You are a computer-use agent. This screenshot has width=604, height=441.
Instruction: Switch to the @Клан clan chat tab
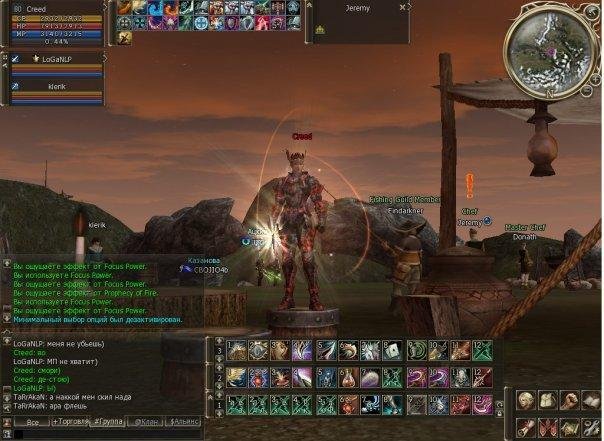tap(148, 423)
